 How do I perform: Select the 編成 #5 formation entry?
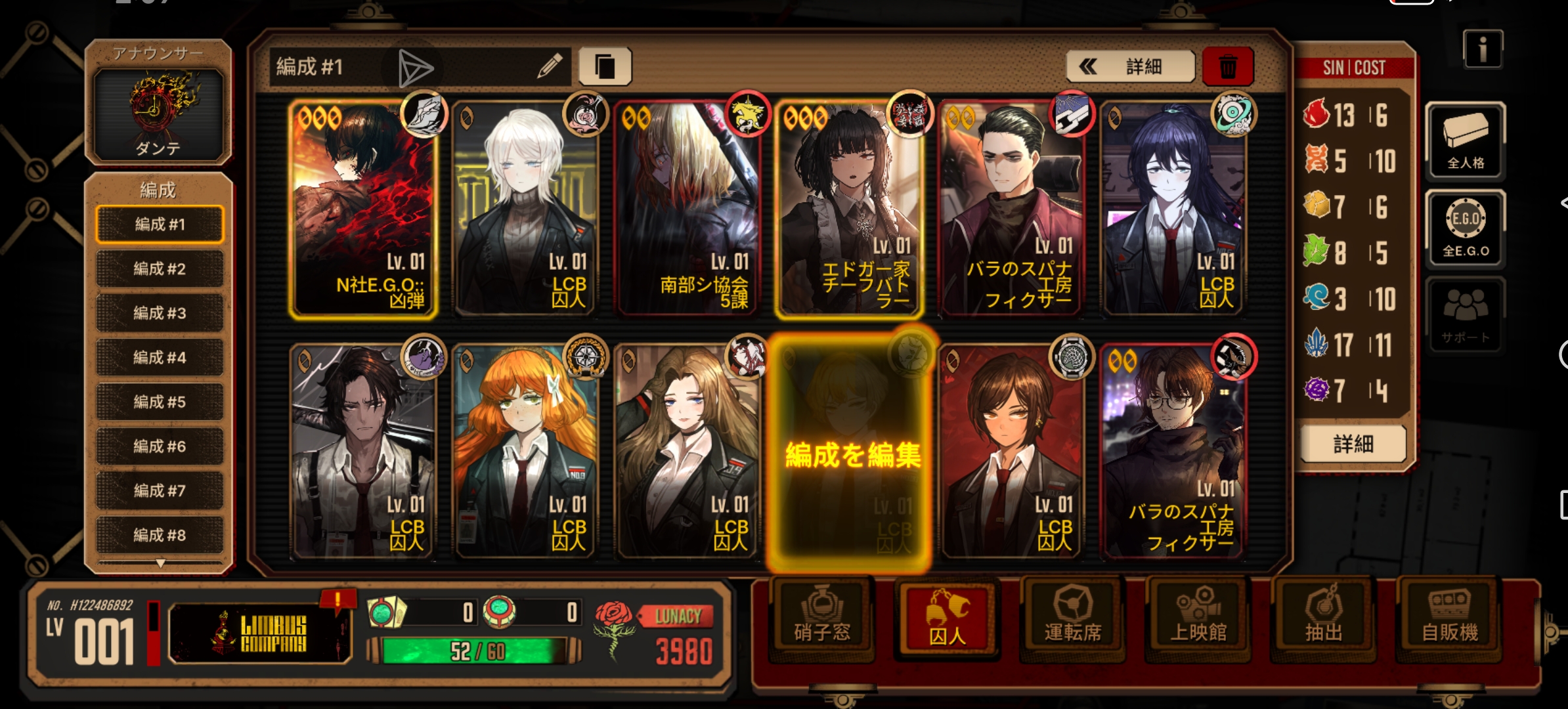[x=159, y=402]
